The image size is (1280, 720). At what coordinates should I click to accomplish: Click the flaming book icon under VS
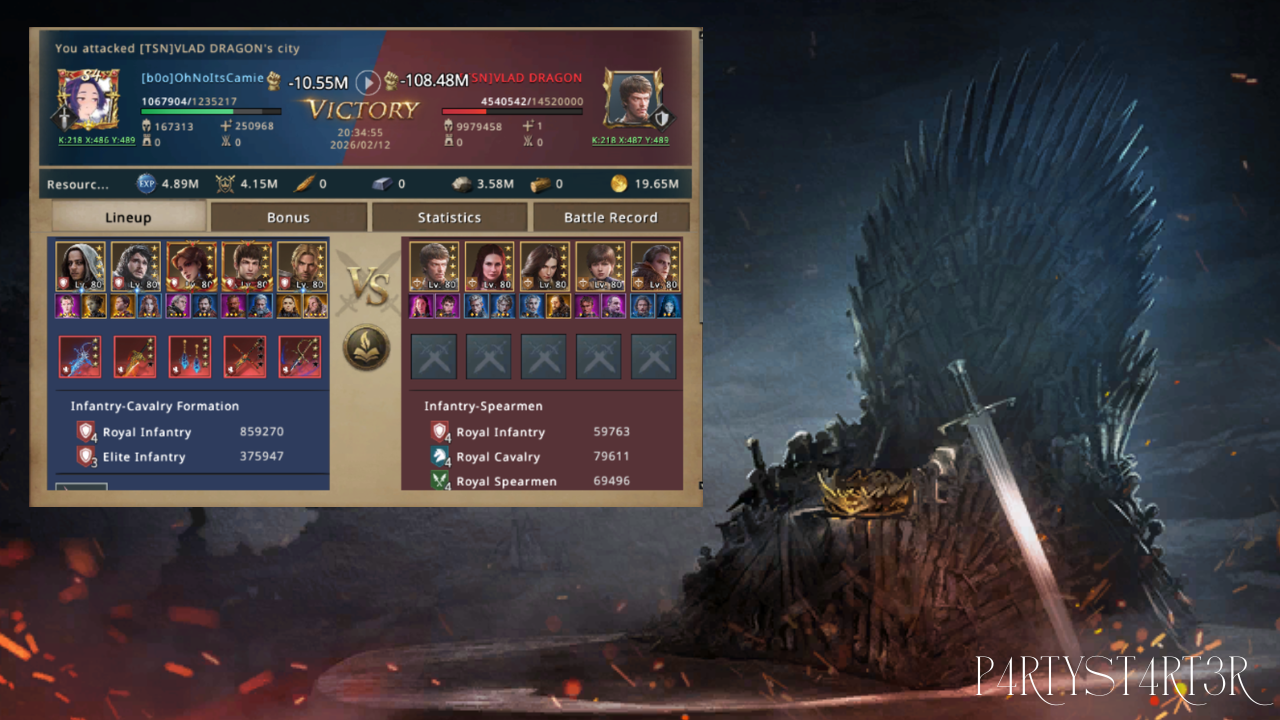pos(366,348)
